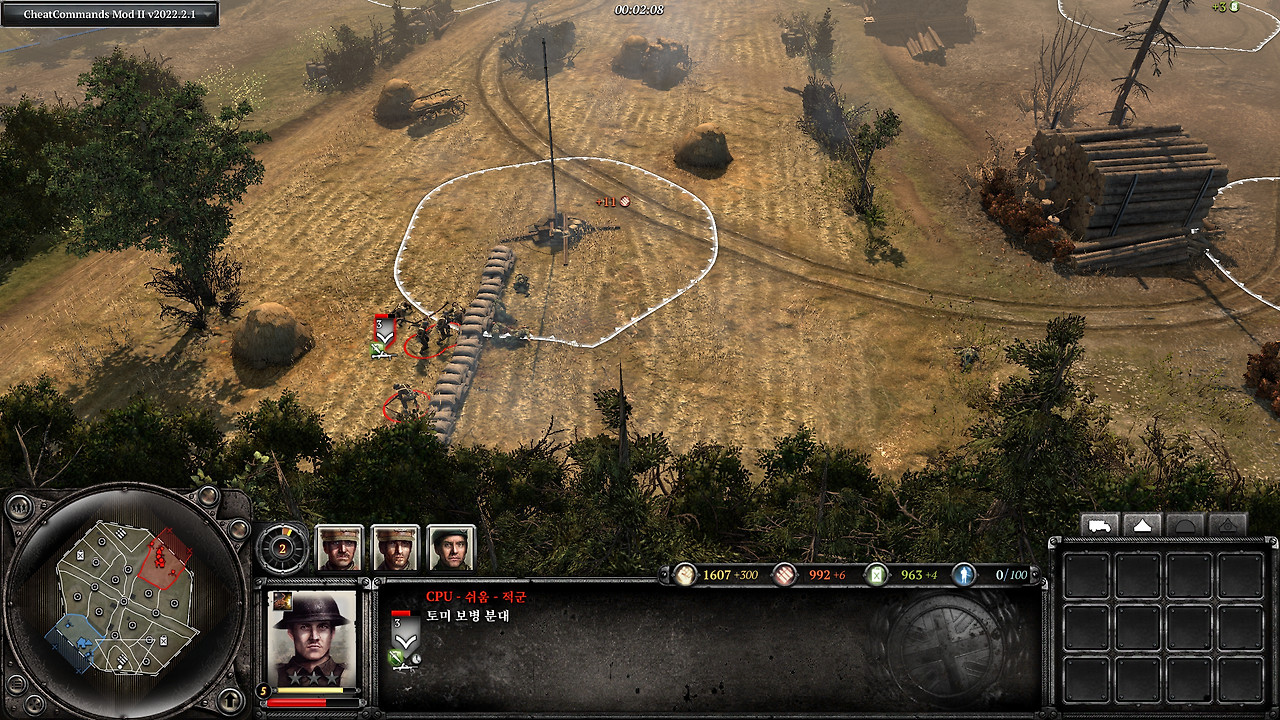The width and height of the screenshot is (1280, 720).
Task: Switch to the dome bunker tab
Action: (x=1185, y=525)
